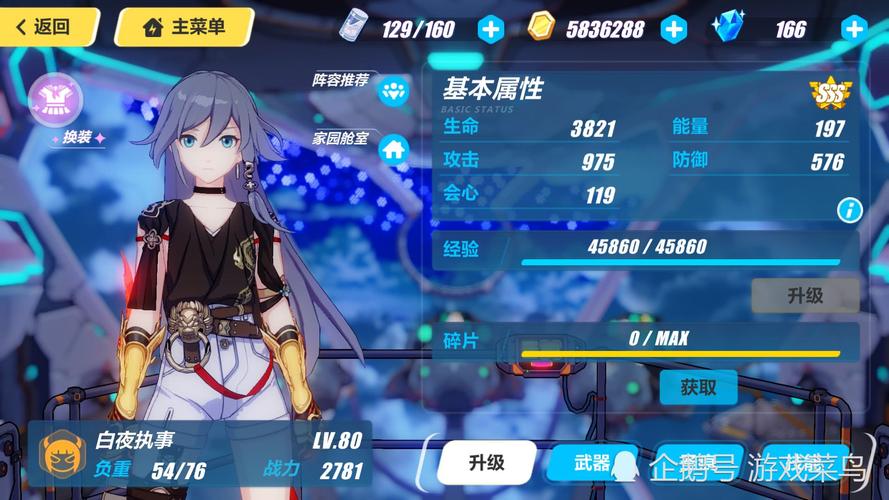The image size is (889, 500).
Task: Open 阵容推荐 lineup recommendations
Action: 392,91
